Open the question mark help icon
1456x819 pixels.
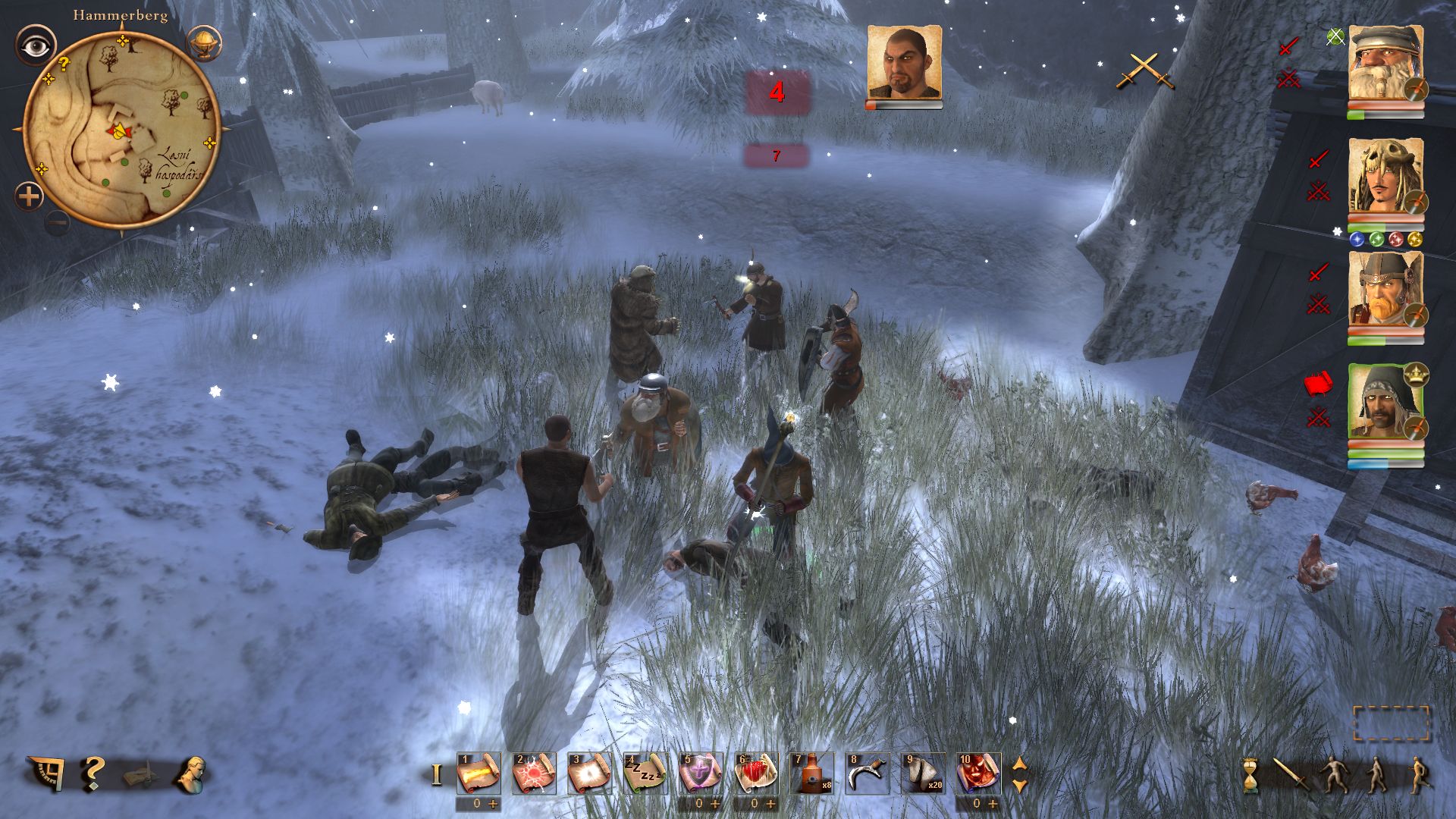point(93,774)
